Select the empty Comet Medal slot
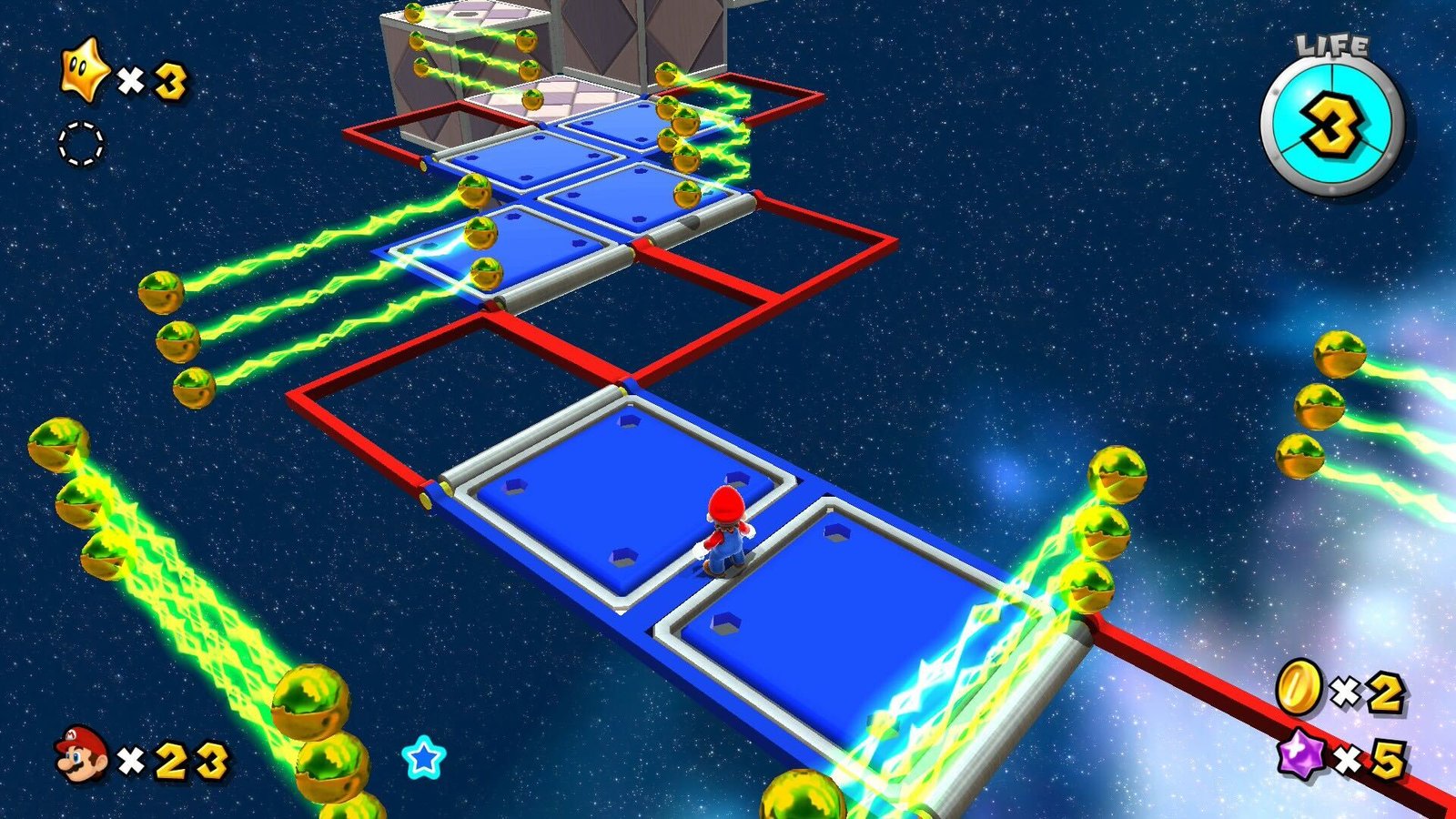This screenshot has width=1456, height=819. (x=81, y=145)
